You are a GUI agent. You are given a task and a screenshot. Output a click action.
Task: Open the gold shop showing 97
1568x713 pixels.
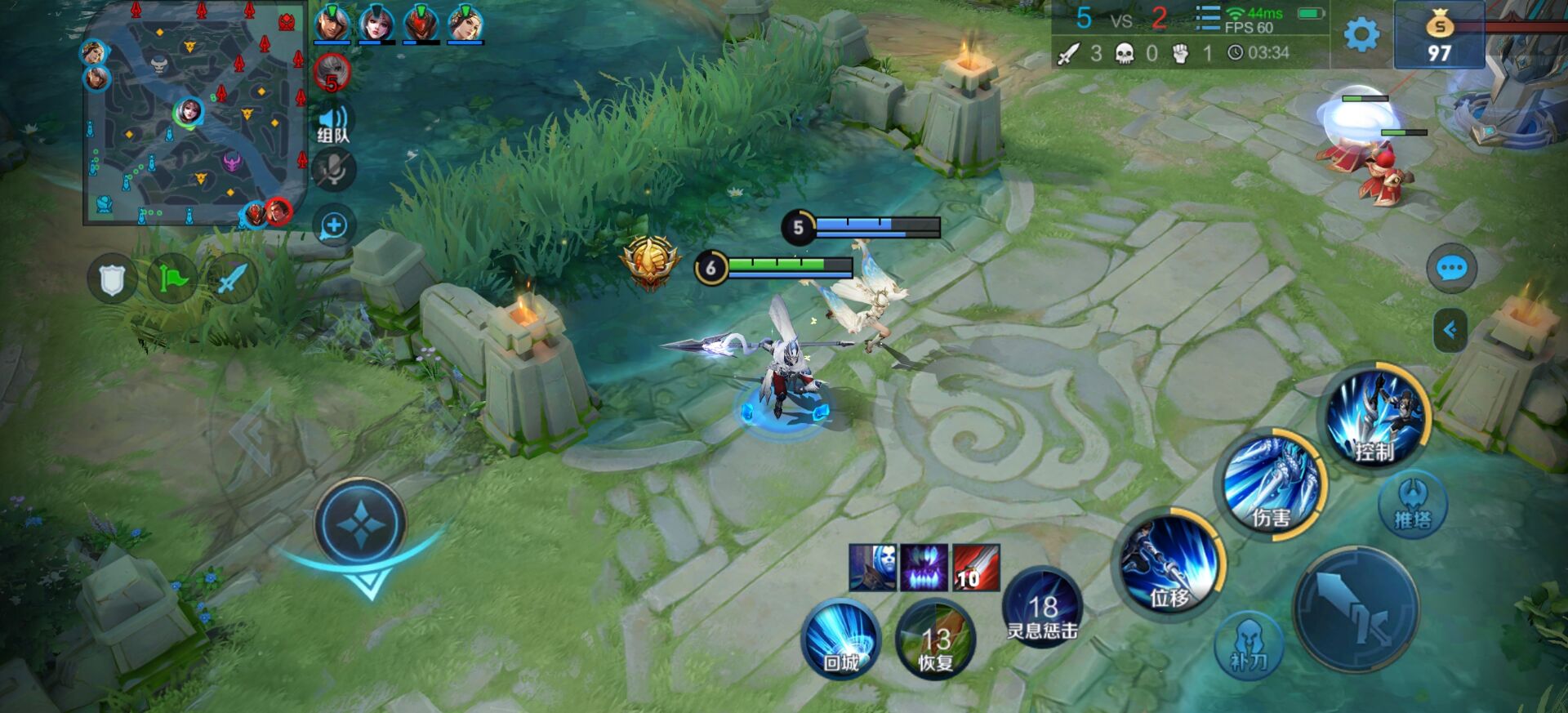coord(1439,35)
